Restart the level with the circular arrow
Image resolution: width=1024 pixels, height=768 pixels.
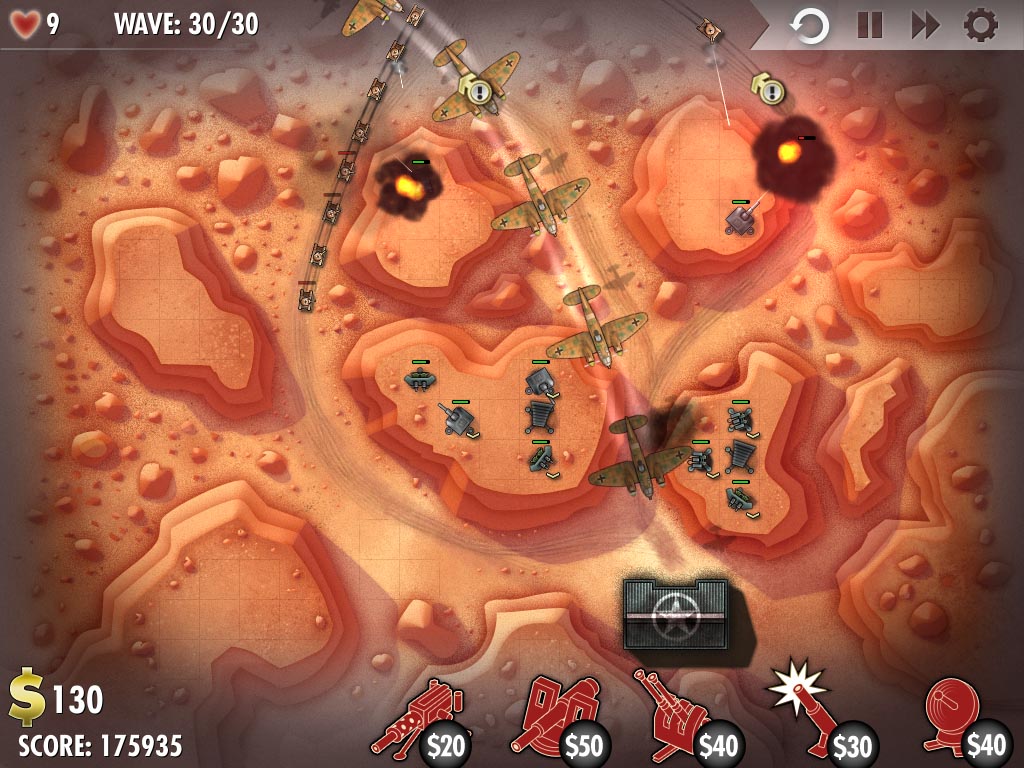[x=810, y=26]
